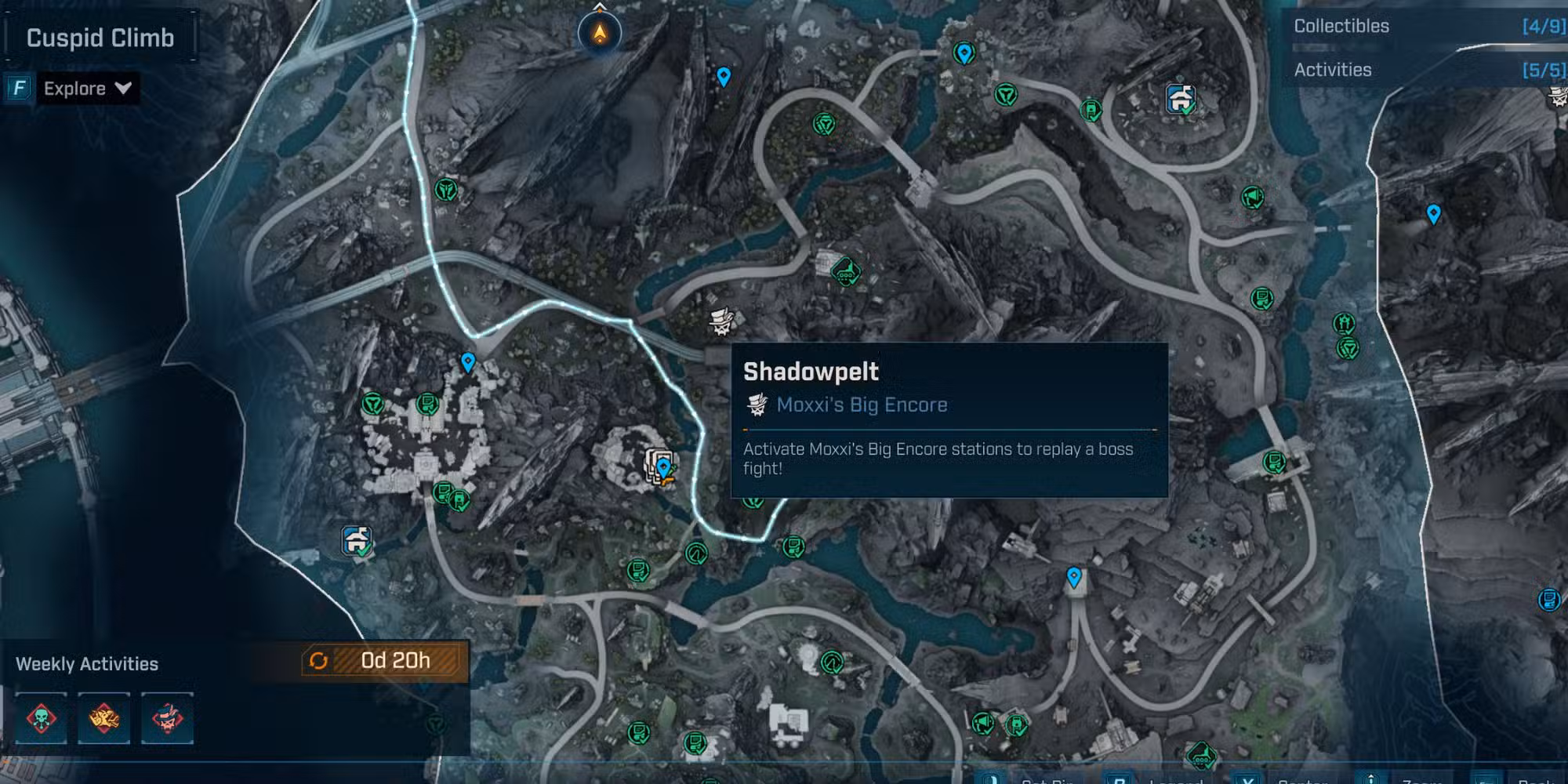Screen dimensions: 1568x784
Task: Expand the Activities section
Action: click(1333, 70)
